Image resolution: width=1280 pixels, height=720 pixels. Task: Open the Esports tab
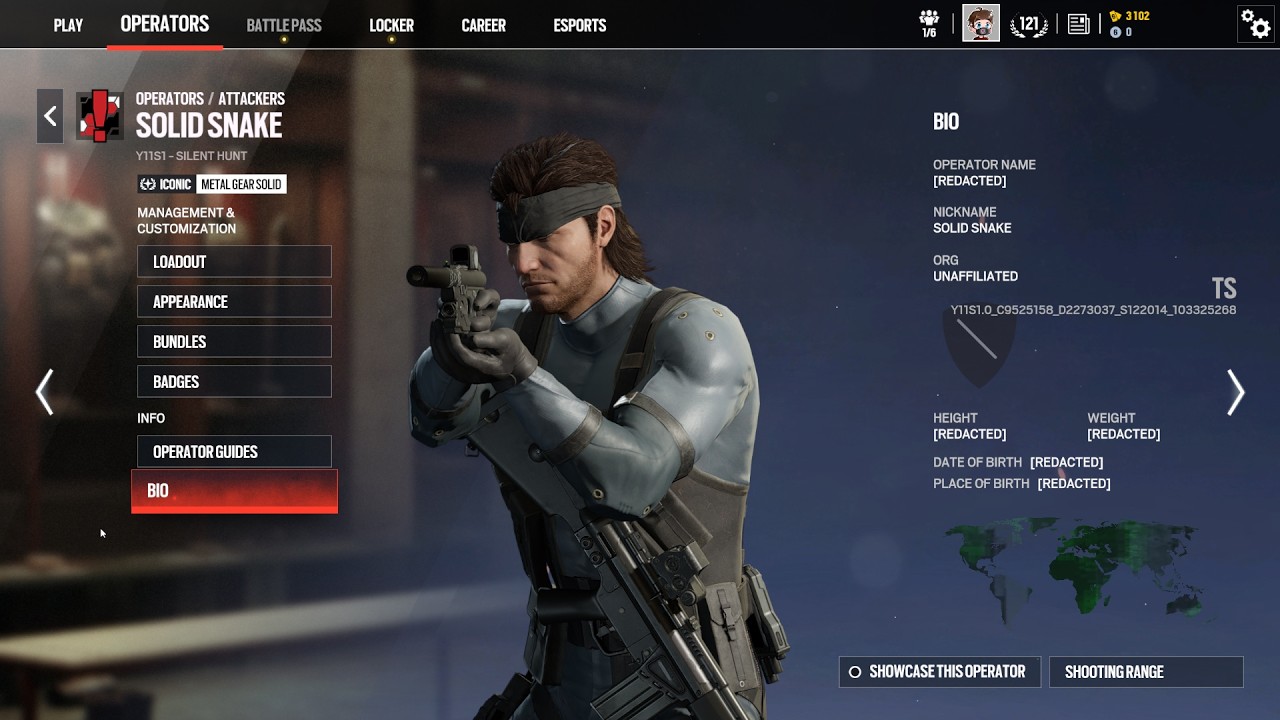coord(580,25)
